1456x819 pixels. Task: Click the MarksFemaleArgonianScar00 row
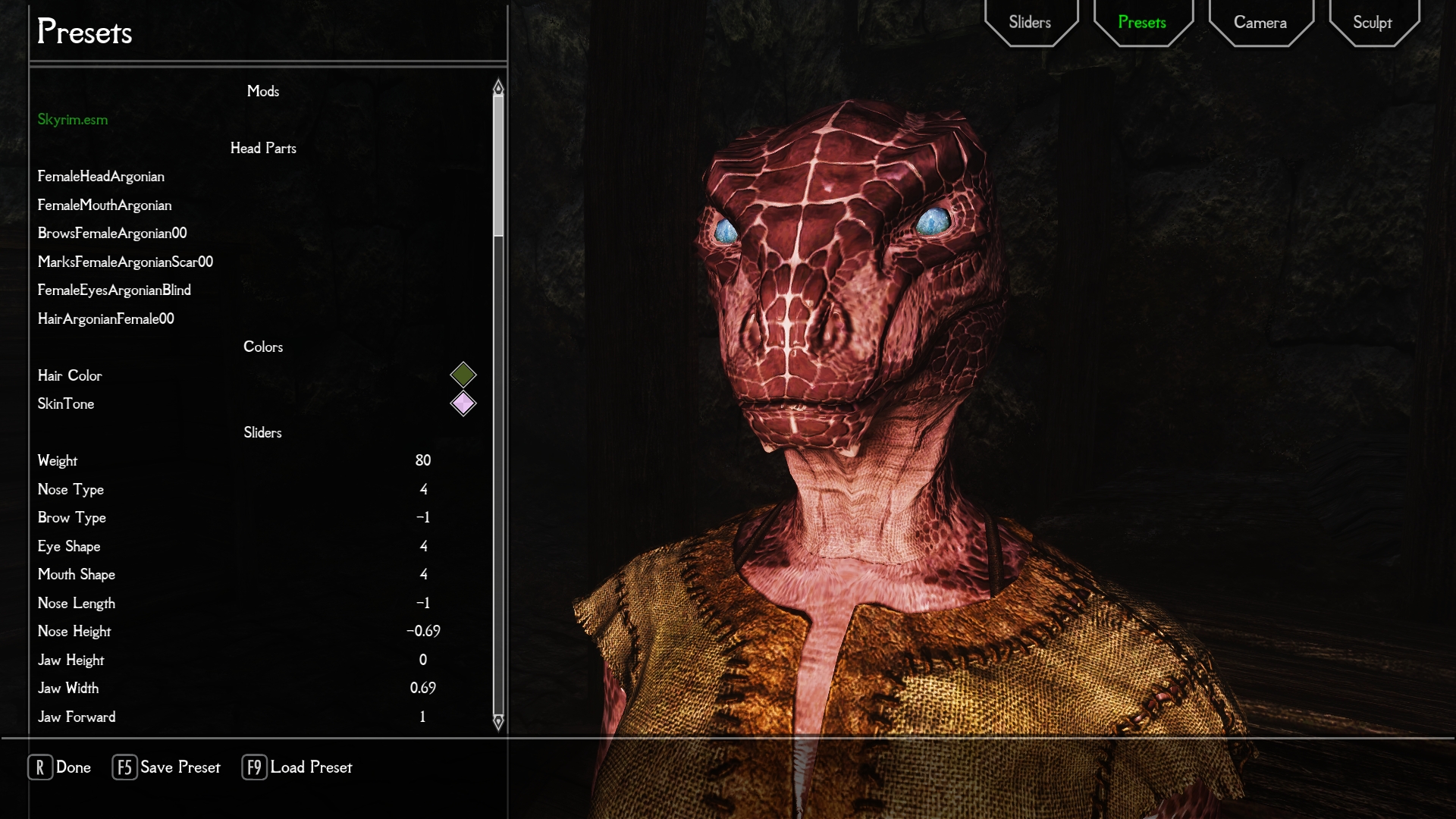coord(125,262)
